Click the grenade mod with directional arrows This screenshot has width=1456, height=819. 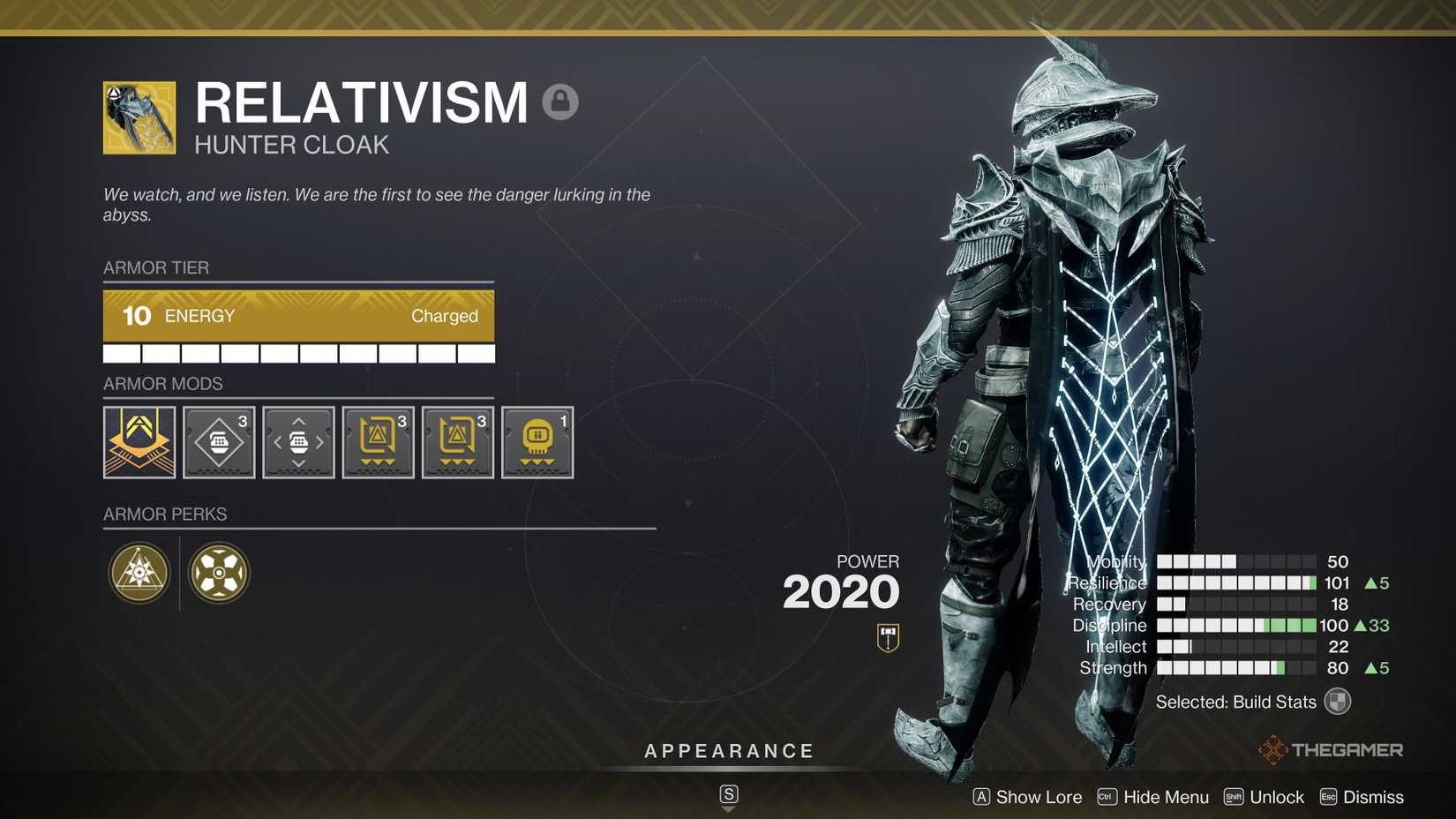click(x=298, y=442)
